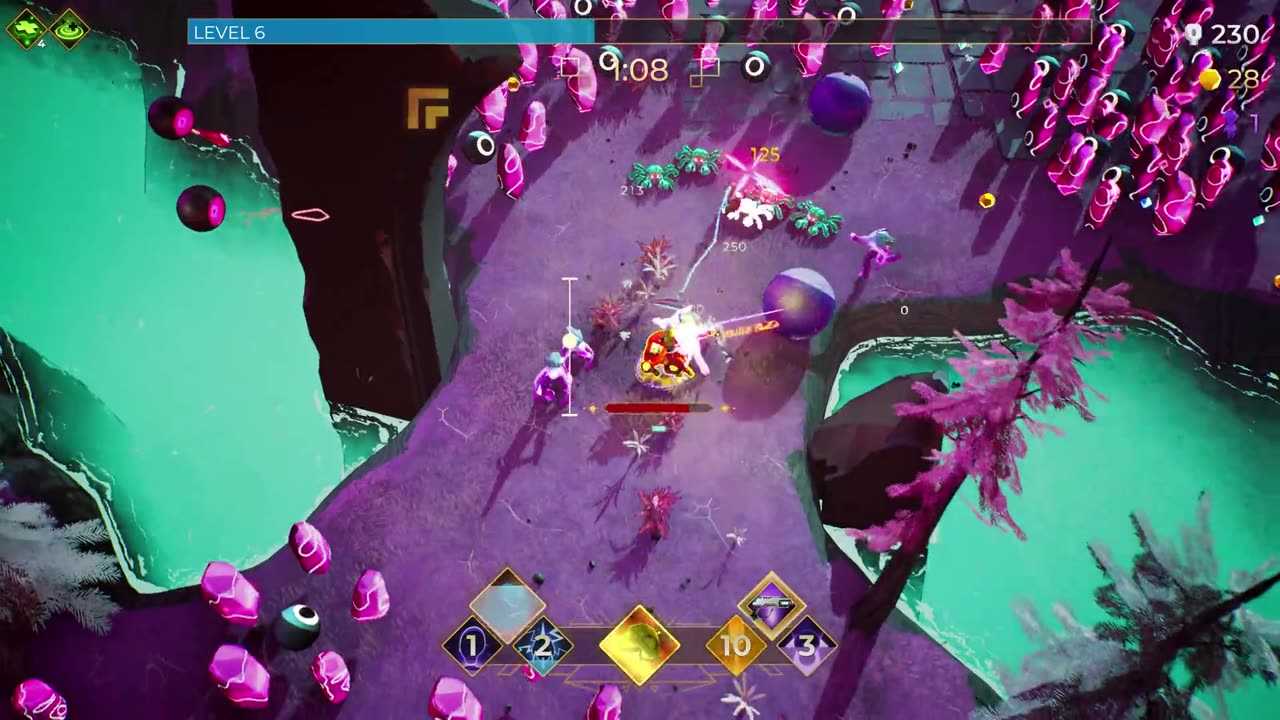Trigger the large yellow central ability diamond
Viewport: 1280px width, 720px height.
pos(639,645)
